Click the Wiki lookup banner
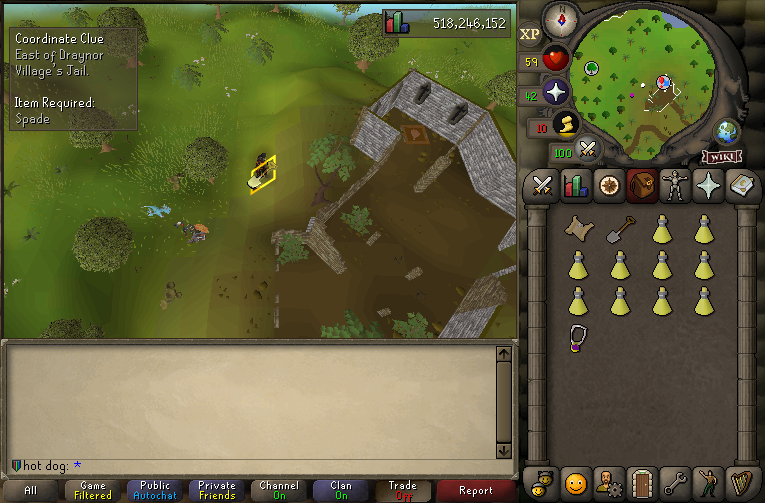The height and width of the screenshot is (503, 765). click(721, 157)
